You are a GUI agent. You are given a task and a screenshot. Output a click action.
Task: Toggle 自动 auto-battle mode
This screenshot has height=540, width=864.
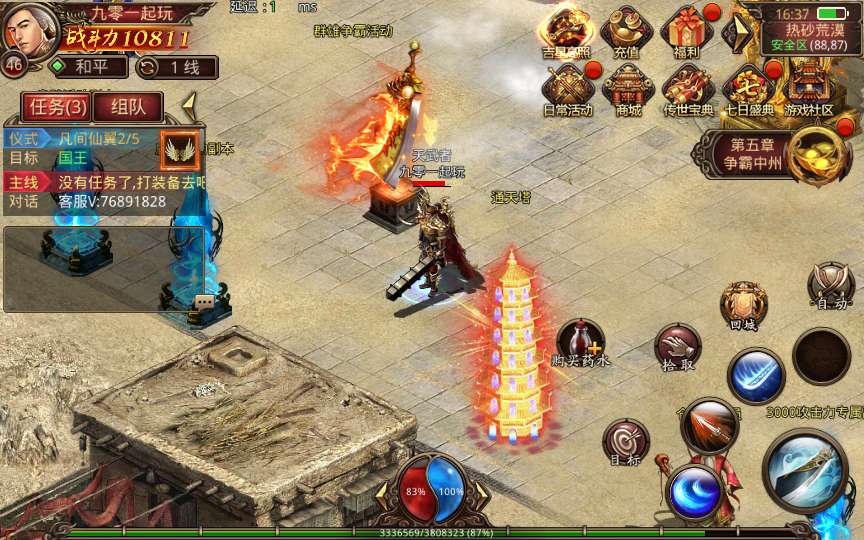pos(831,284)
